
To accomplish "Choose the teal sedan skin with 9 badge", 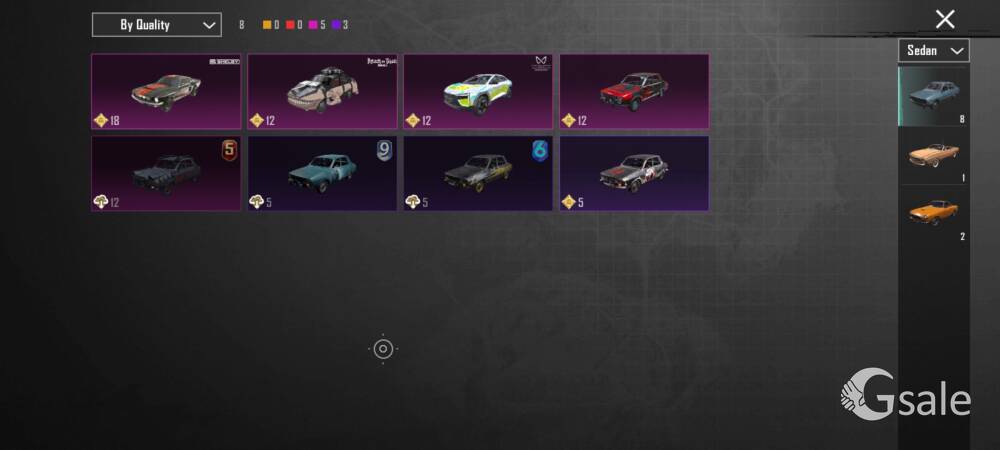I will (322, 173).
